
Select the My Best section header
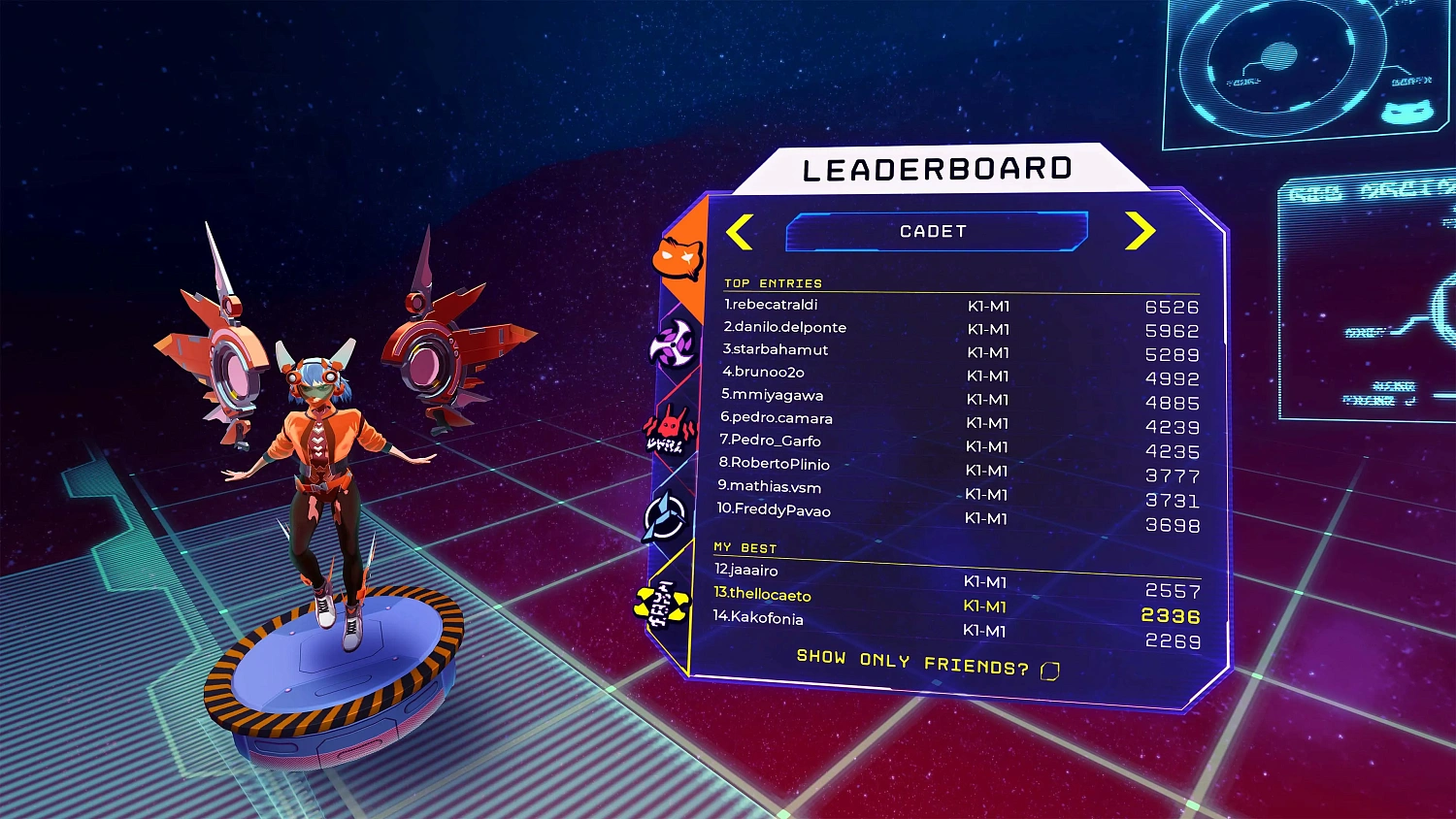(x=749, y=547)
